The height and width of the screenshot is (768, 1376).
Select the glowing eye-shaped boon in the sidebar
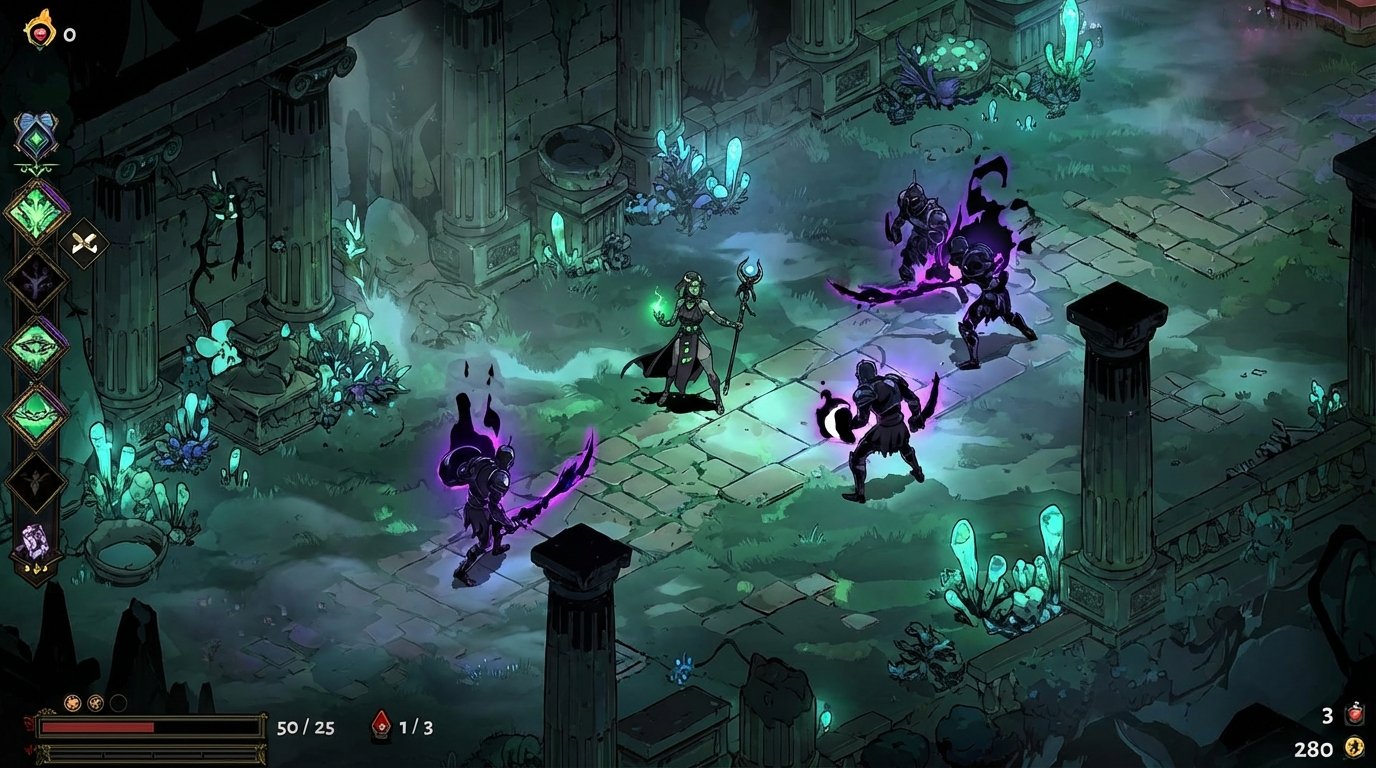[x=33, y=346]
